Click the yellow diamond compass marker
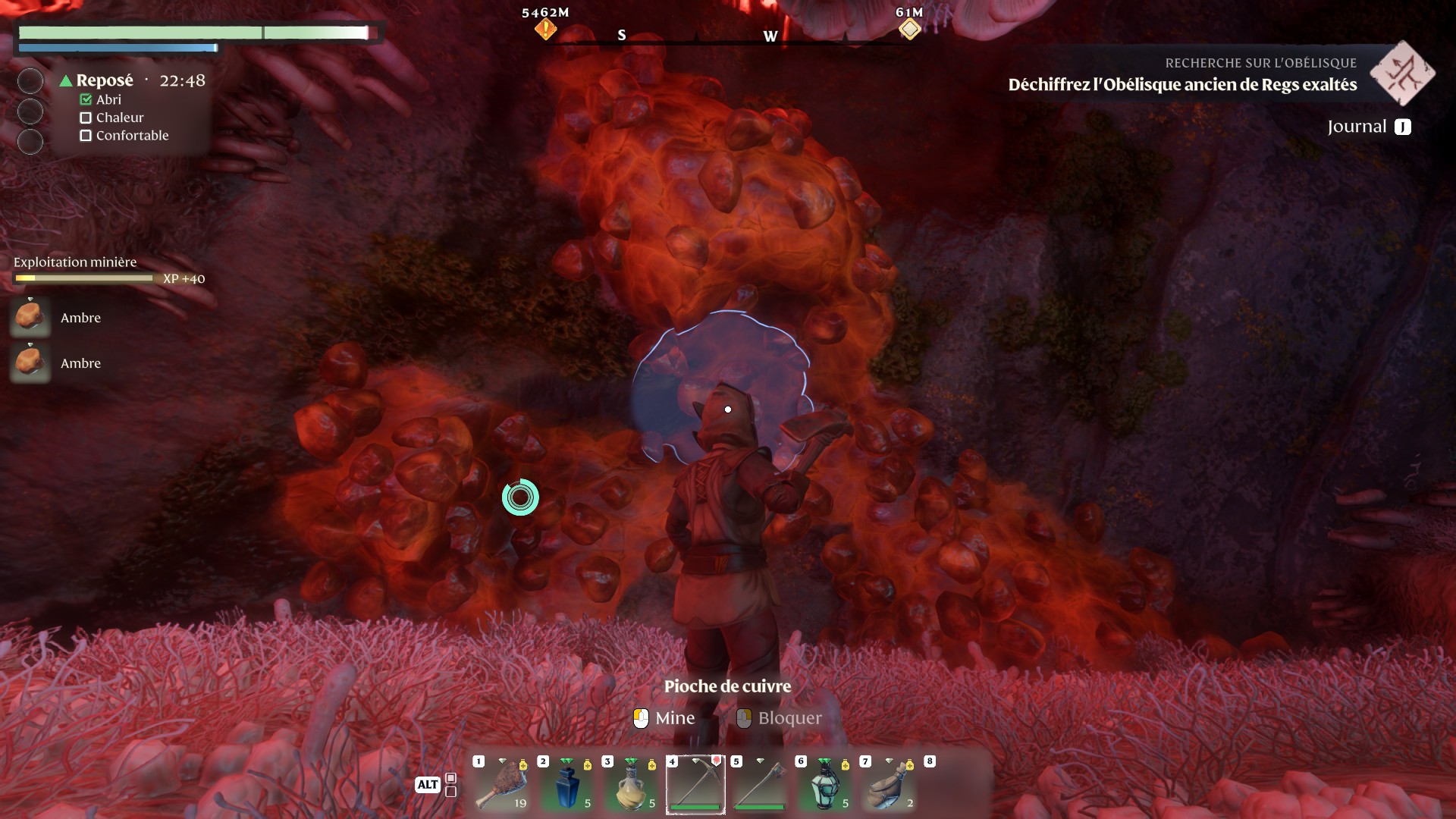Viewport: 1456px width, 819px height. pyautogui.click(x=909, y=30)
